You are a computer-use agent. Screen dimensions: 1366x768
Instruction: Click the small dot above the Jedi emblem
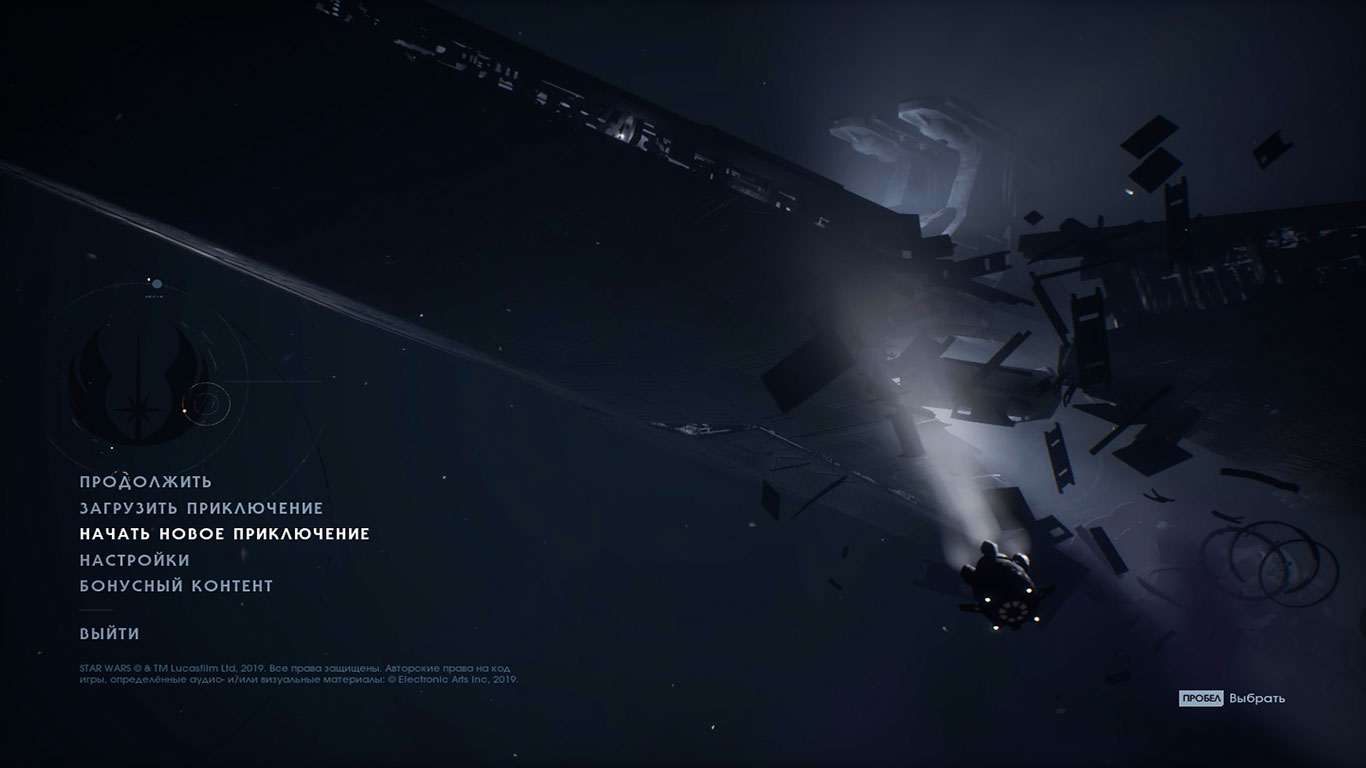tap(152, 281)
